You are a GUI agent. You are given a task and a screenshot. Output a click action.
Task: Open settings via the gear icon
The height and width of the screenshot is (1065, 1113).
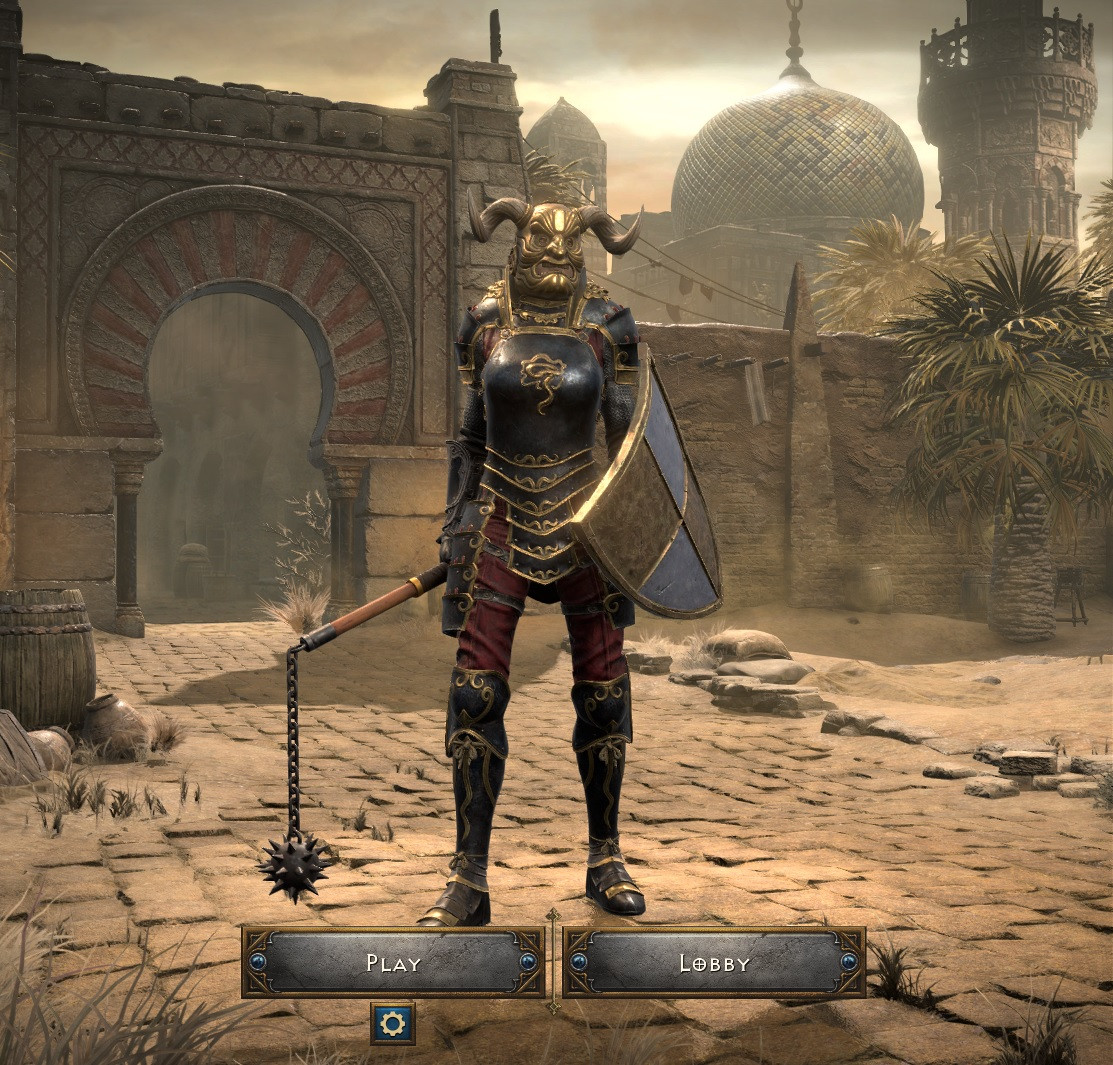click(393, 1023)
